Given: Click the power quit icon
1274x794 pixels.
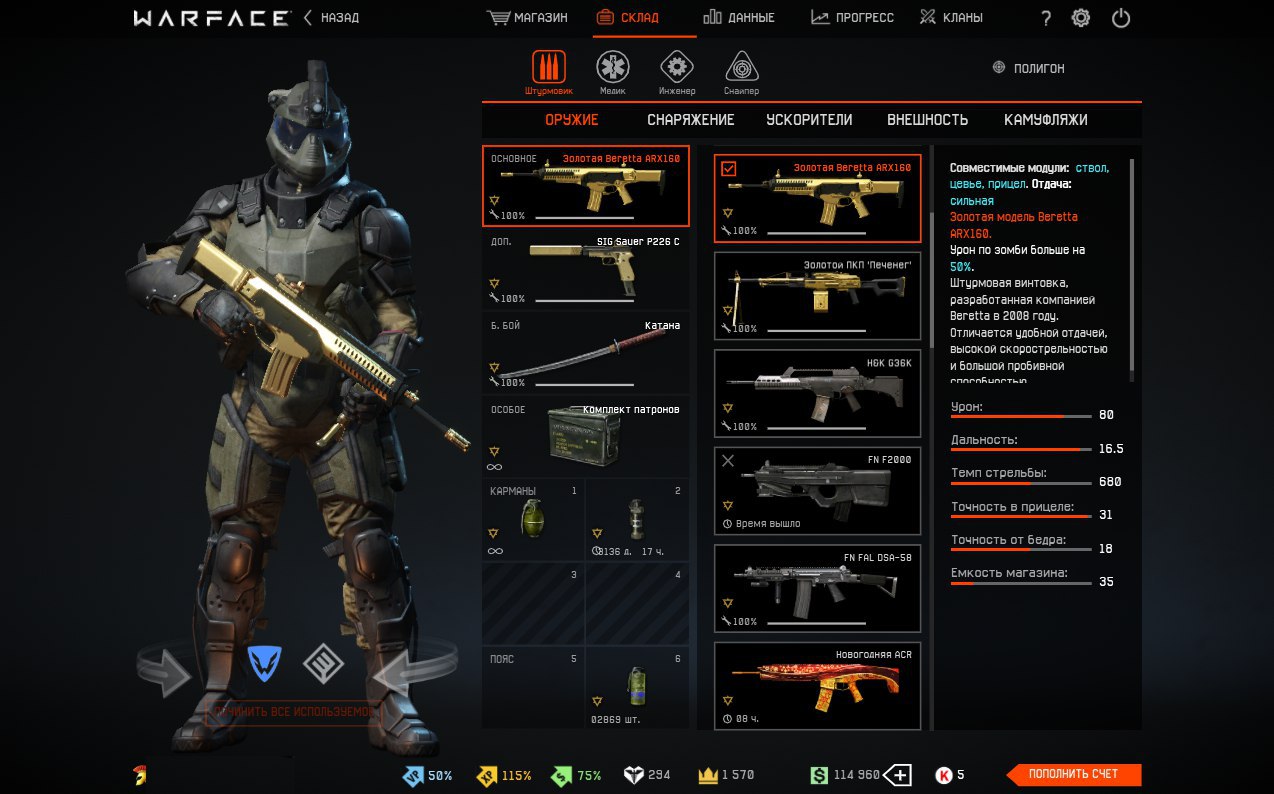Looking at the screenshot, I should [x=1121, y=18].
